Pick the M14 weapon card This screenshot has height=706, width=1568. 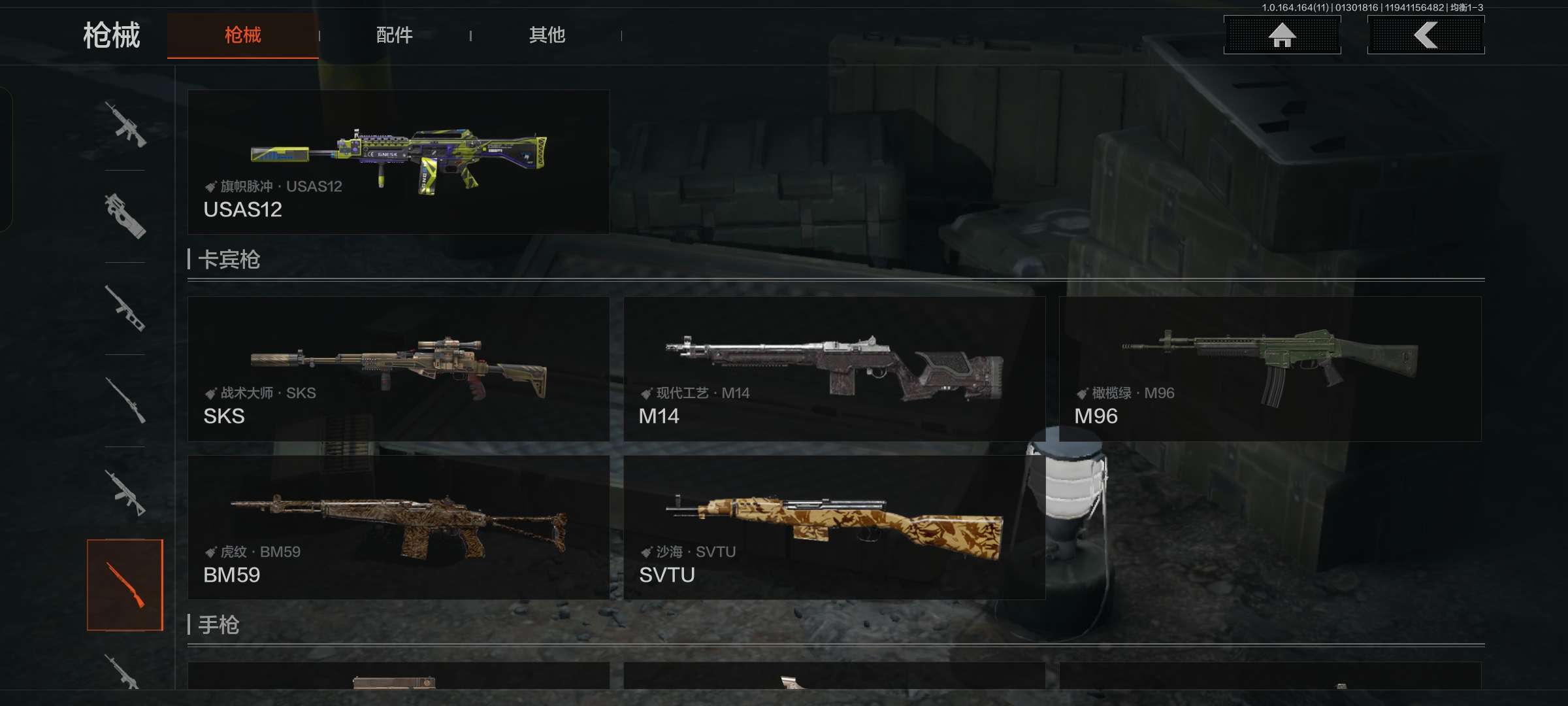(834, 369)
